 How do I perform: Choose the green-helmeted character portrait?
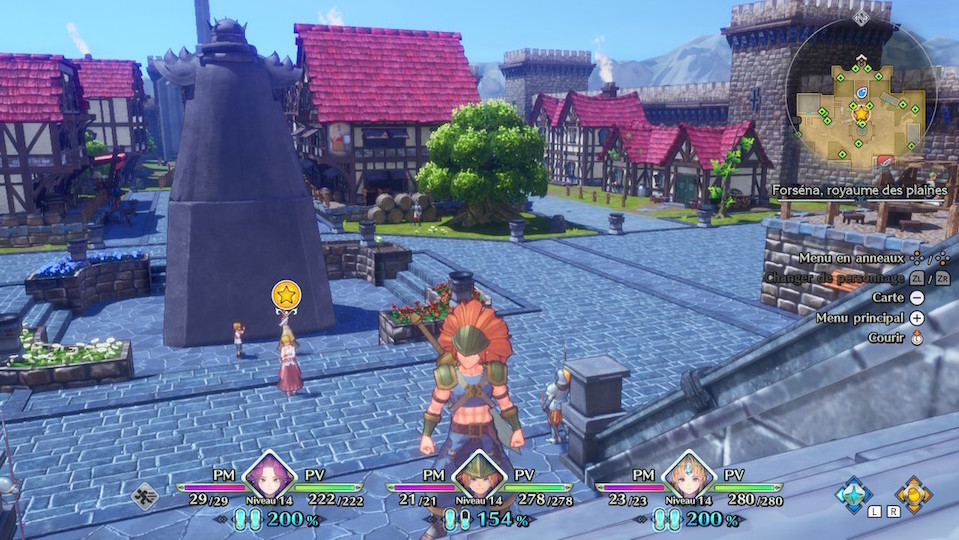point(477,474)
